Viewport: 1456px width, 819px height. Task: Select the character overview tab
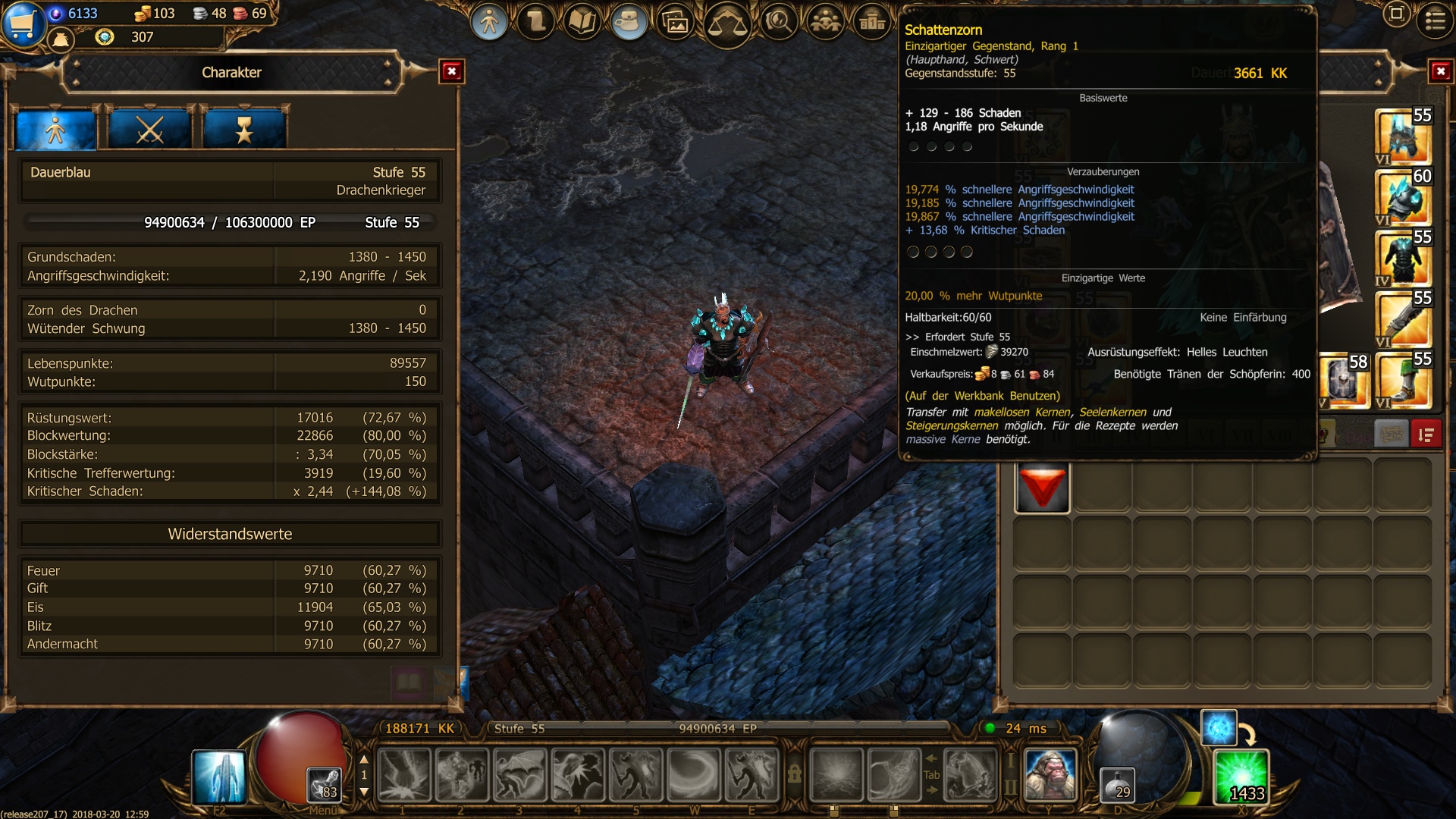click(56, 130)
